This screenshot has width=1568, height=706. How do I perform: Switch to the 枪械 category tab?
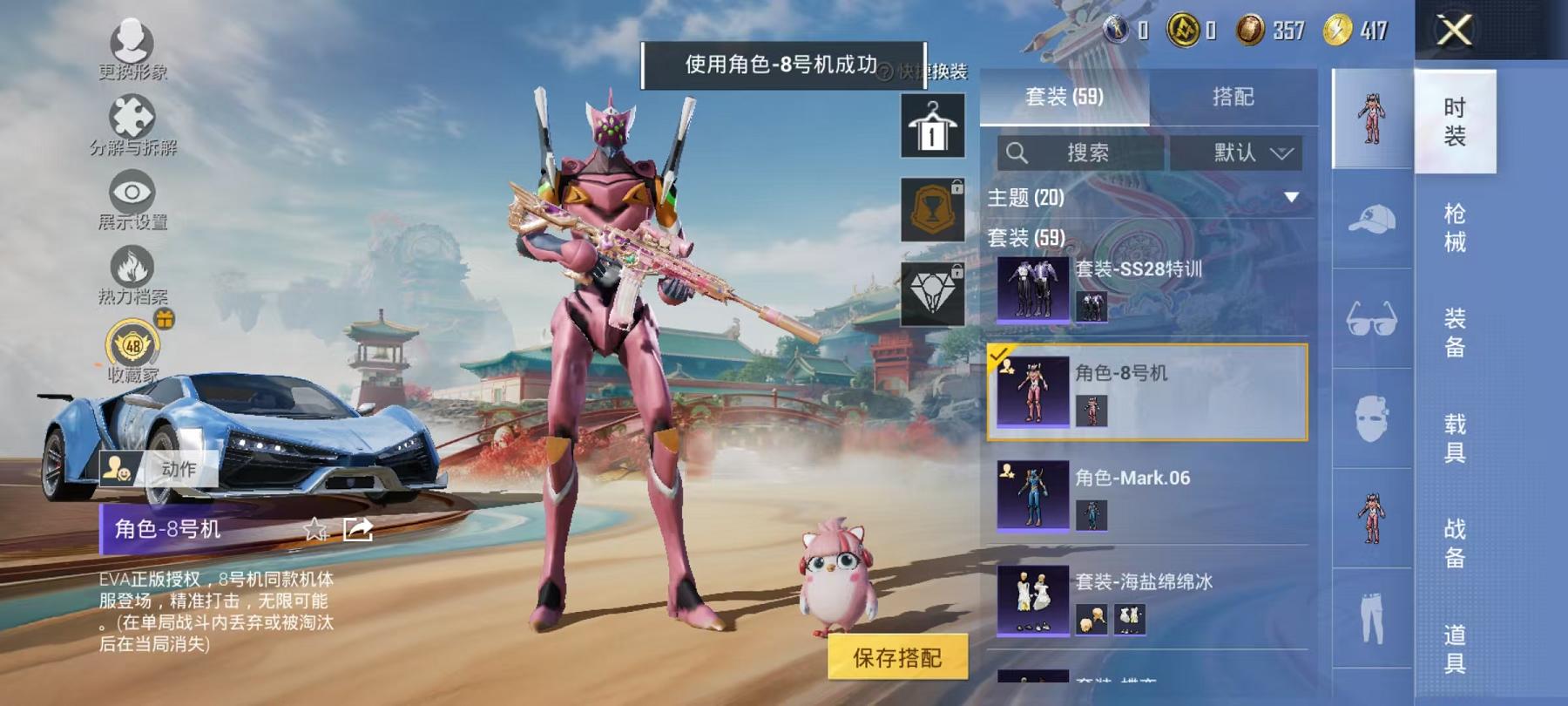click(x=1456, y=227)
